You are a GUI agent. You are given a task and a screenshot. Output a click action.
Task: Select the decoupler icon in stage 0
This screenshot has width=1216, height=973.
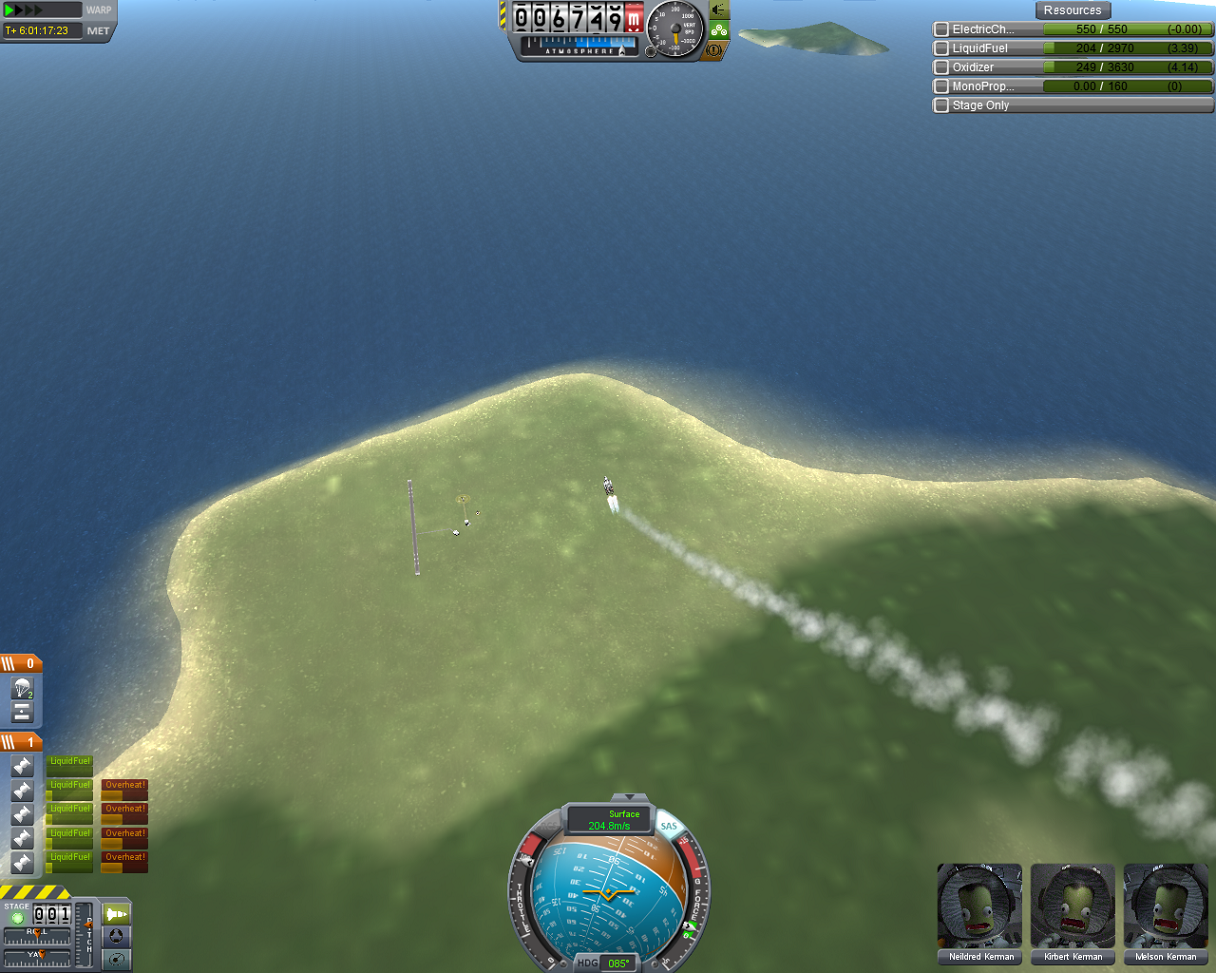[x=22, y=712]
